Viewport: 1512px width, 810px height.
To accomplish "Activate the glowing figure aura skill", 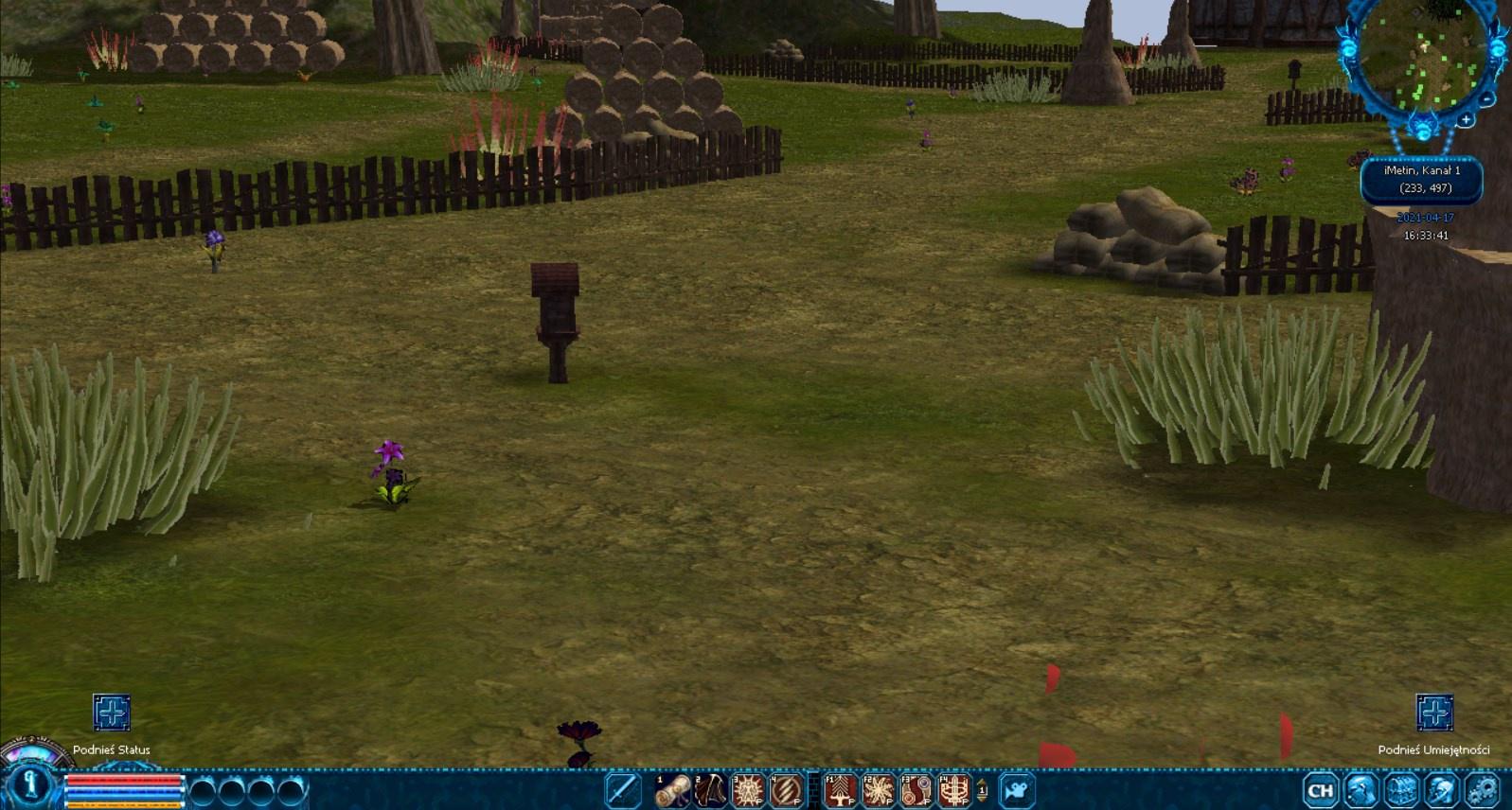I will tap(748, 790).
